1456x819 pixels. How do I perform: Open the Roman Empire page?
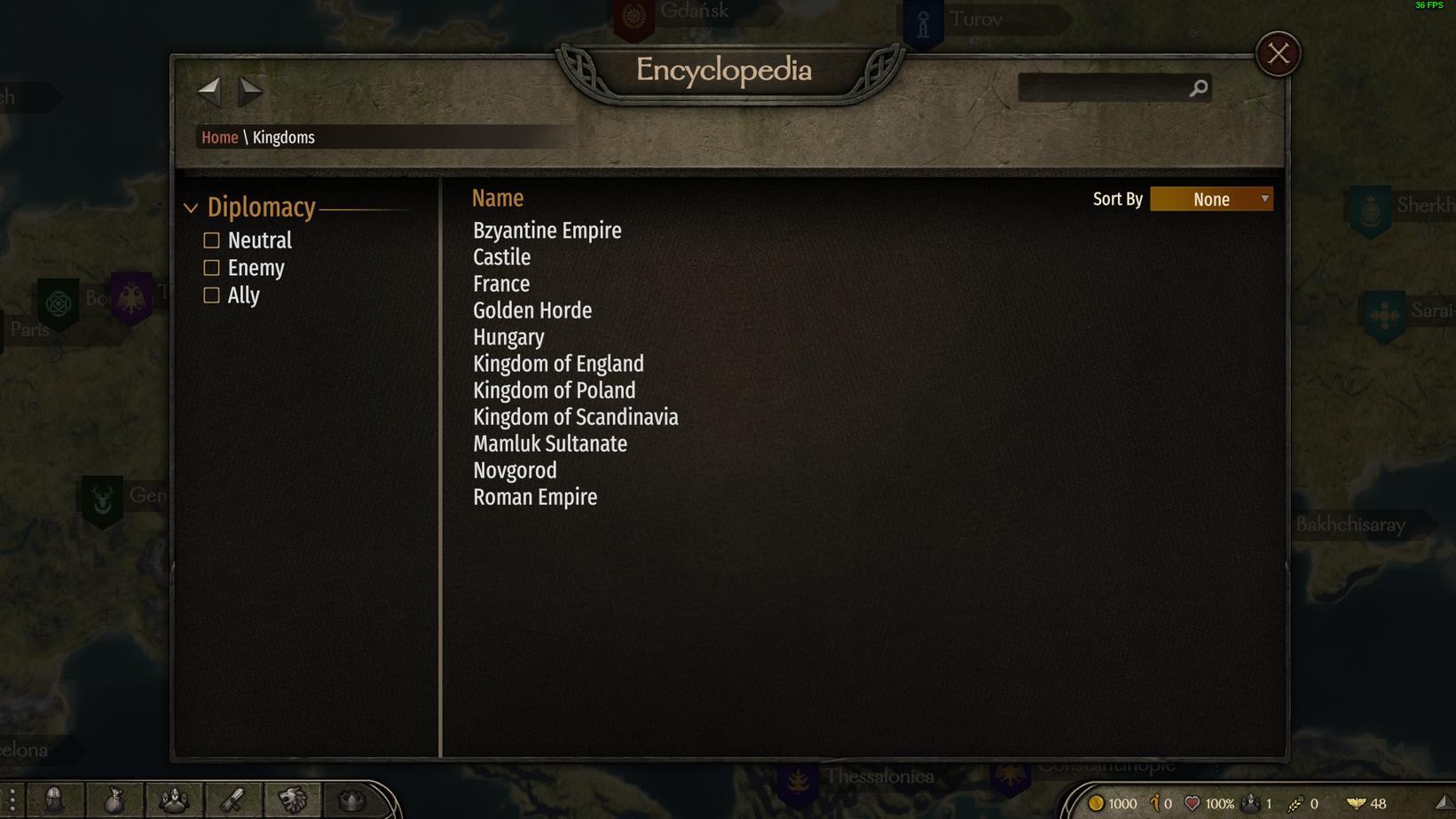point(534,497)
